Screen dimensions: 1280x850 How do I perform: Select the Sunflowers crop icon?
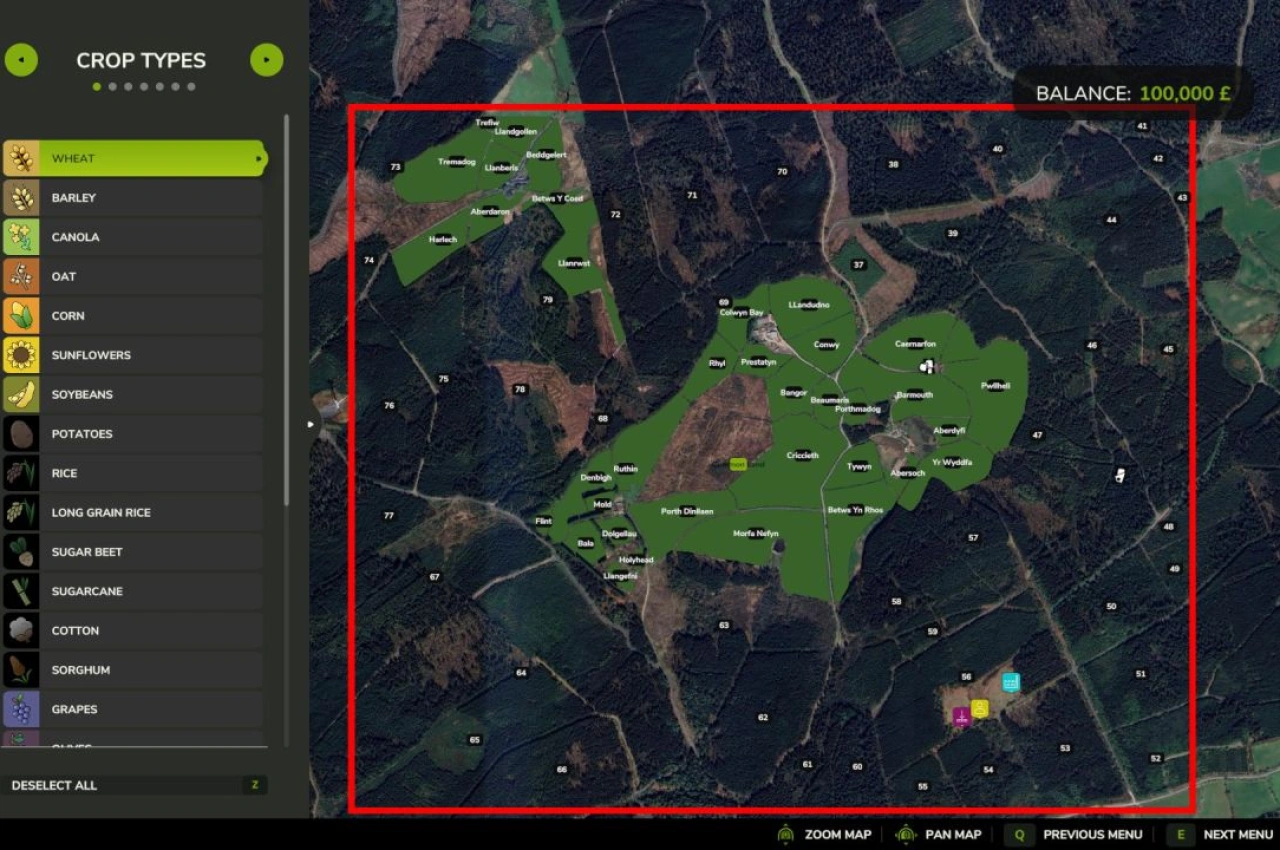tap(22, 355)
